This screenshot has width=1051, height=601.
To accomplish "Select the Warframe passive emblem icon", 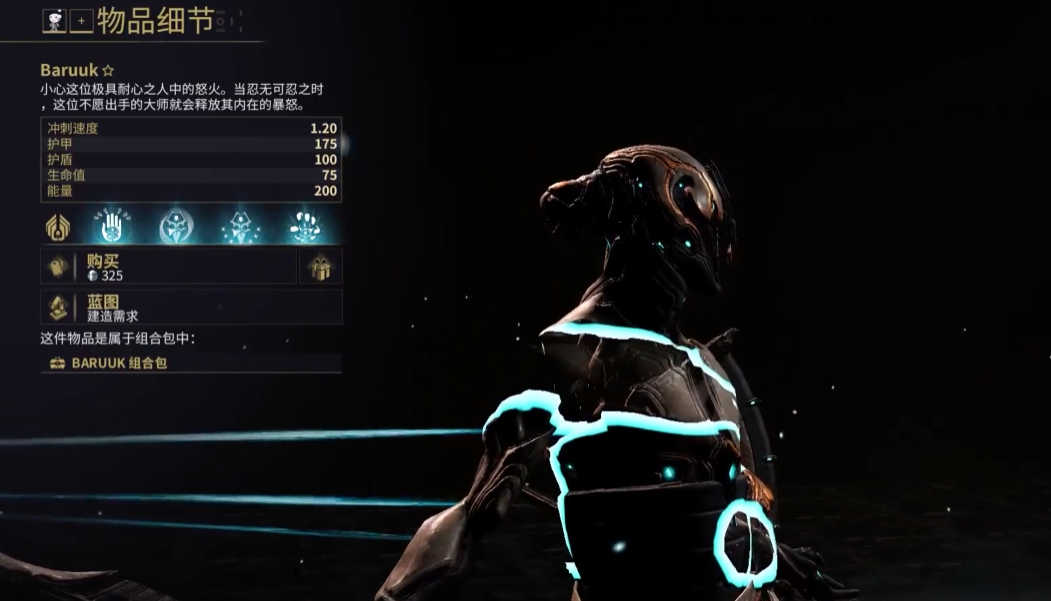I will [58, 227].
